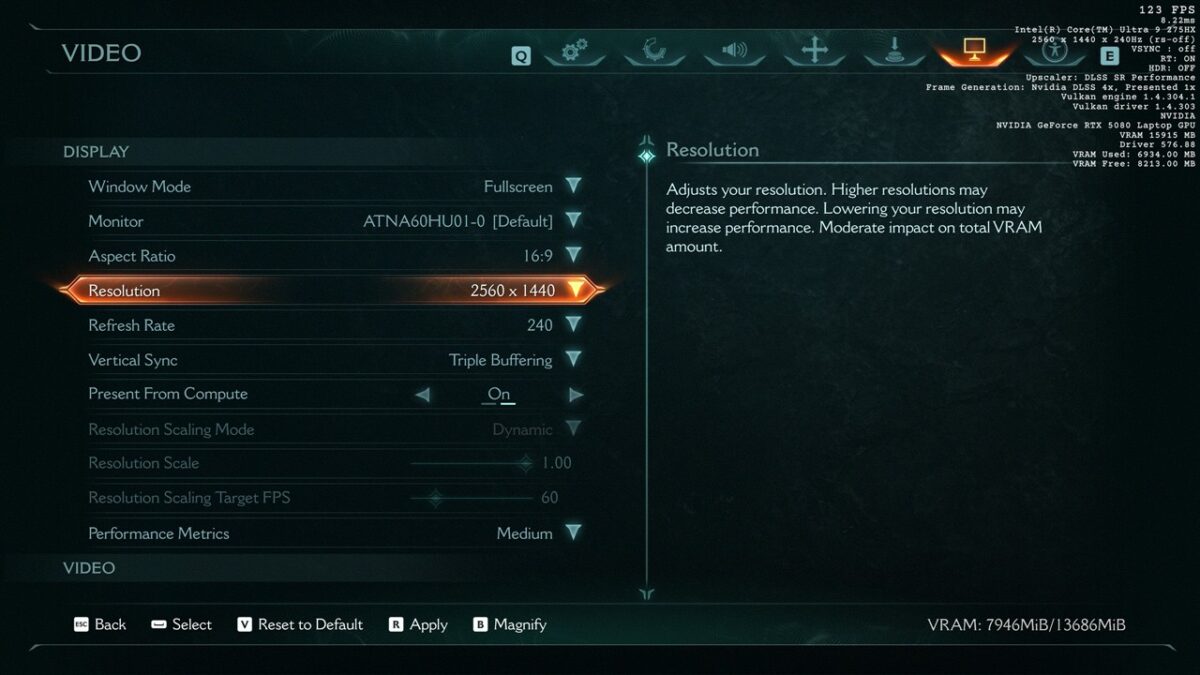Click left arrow for Present From Compute

422,395
